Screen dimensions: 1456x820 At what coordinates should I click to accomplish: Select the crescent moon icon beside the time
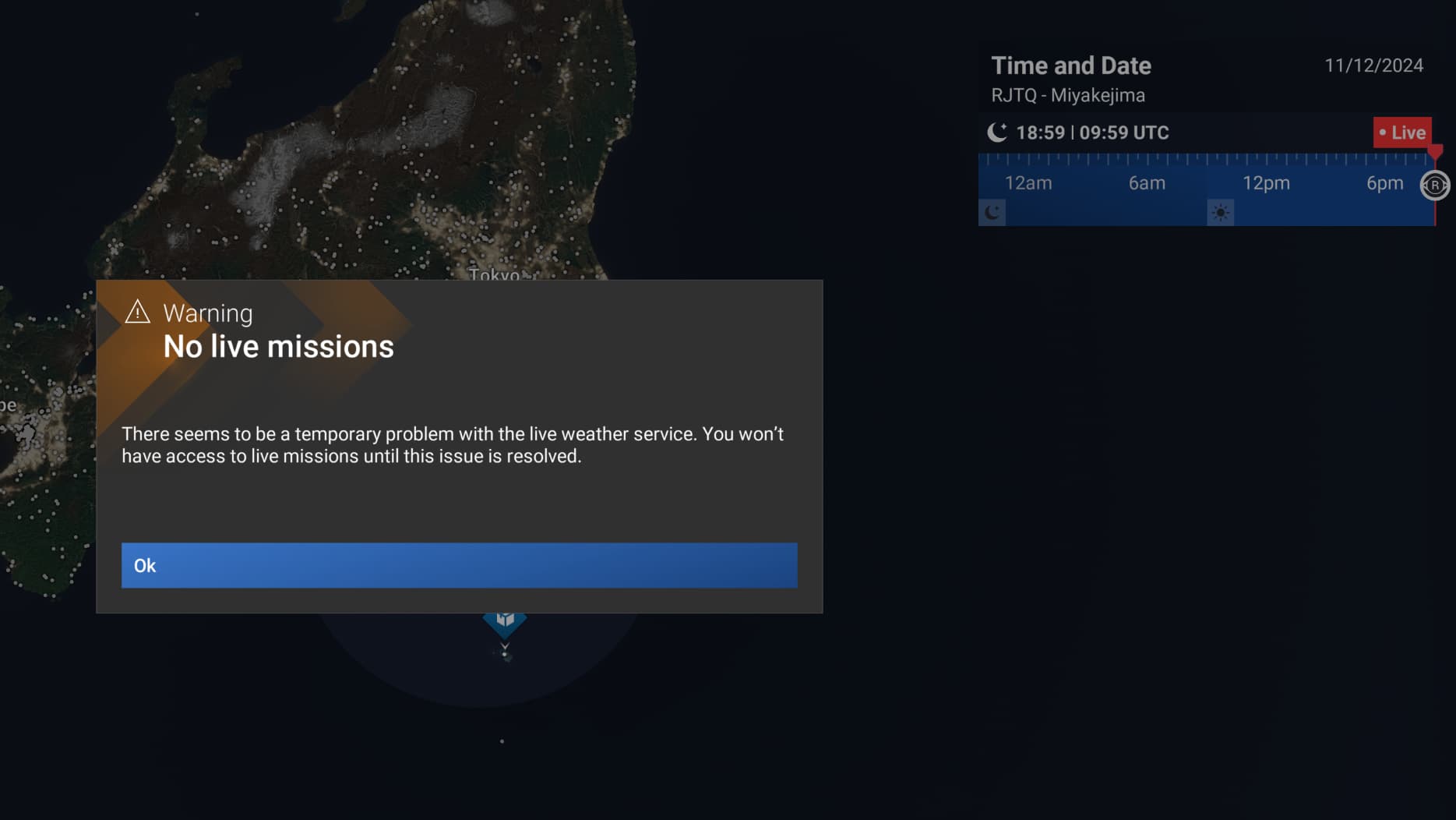click(998, 132)
